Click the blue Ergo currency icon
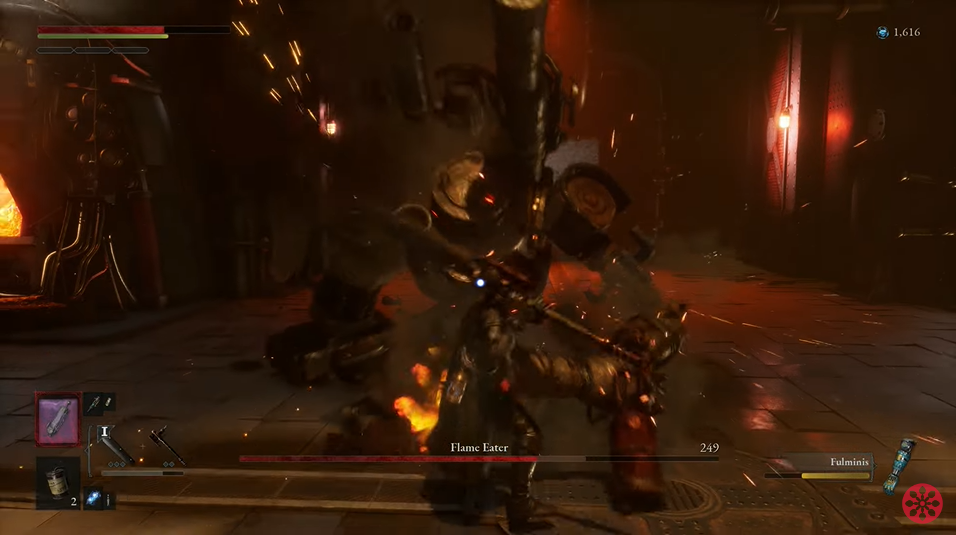This screenshot has width=956, height=535. [882, 33]
